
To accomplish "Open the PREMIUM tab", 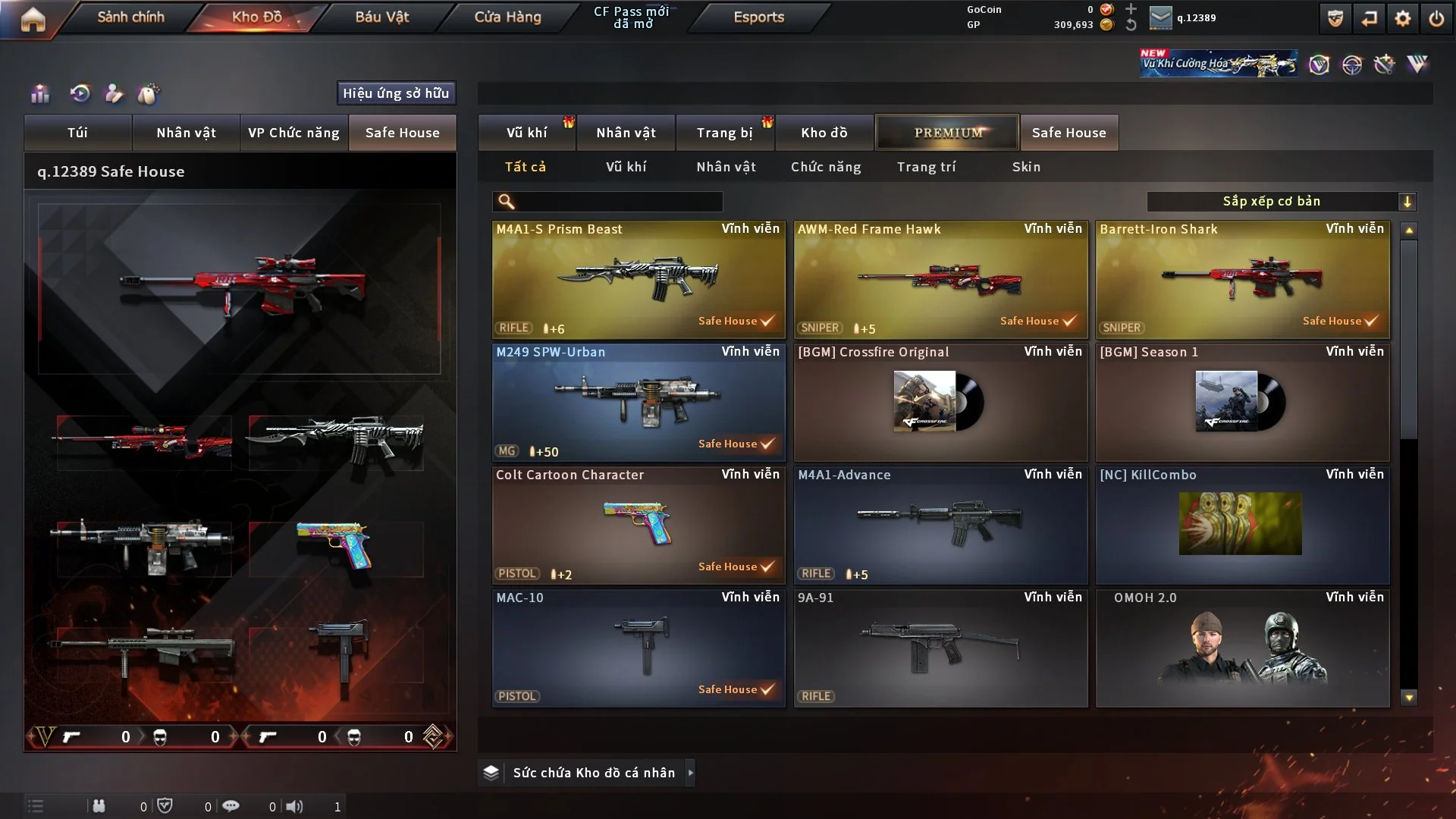I will (947, 133).
